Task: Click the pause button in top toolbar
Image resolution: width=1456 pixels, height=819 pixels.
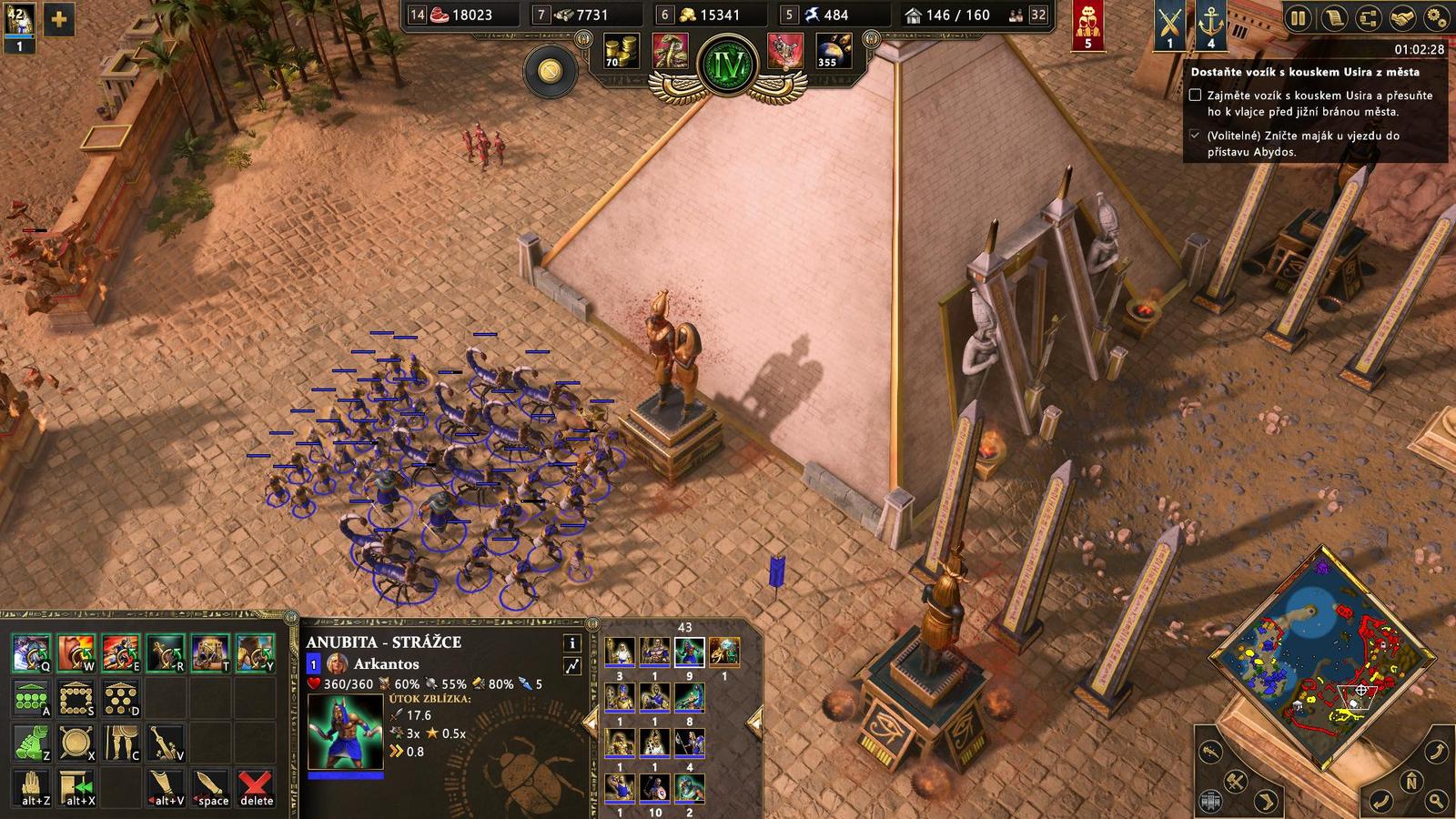Action: tap(1299, 18)
